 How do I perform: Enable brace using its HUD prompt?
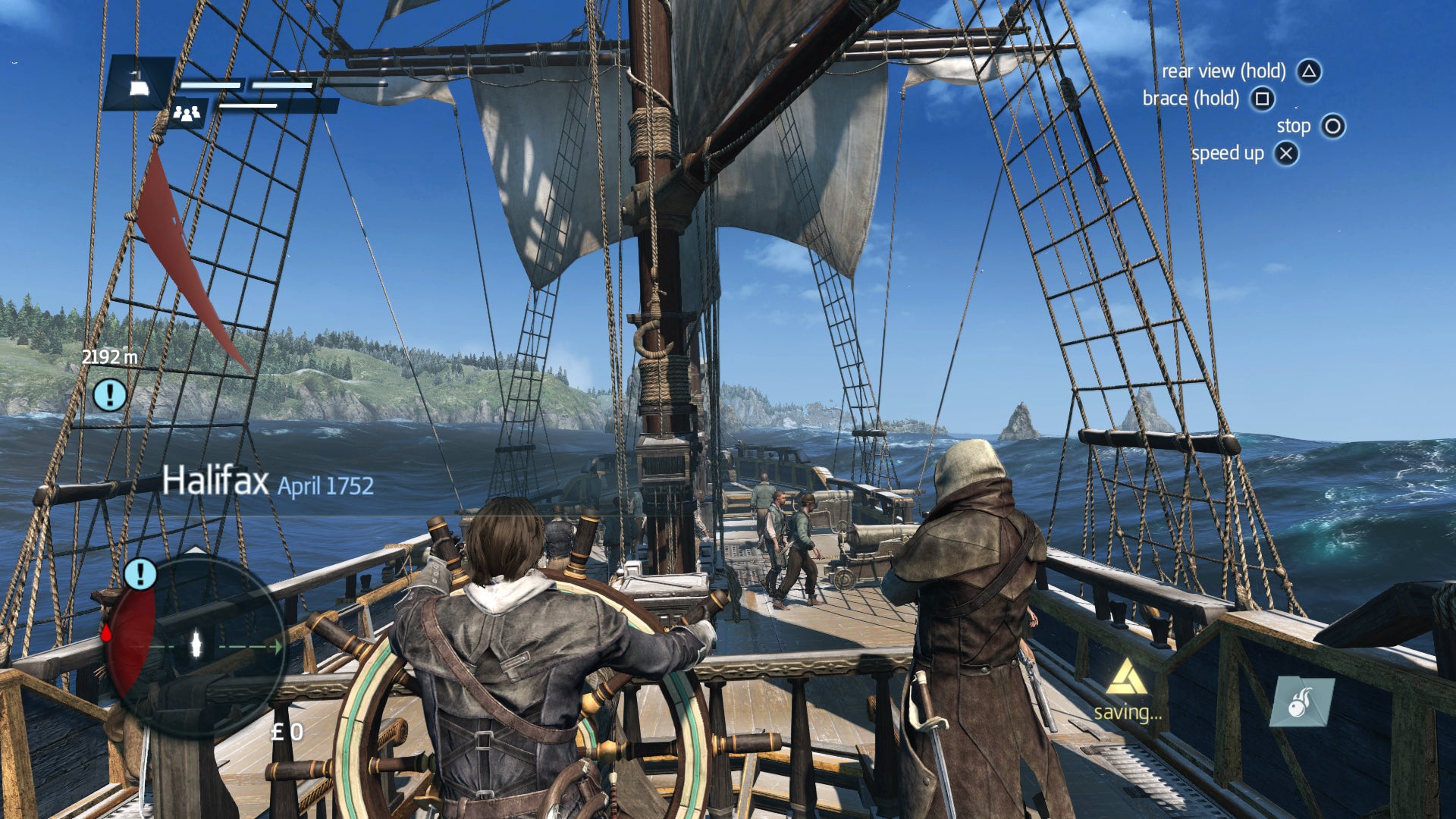pyautogui.click(x=1191, y=99)
